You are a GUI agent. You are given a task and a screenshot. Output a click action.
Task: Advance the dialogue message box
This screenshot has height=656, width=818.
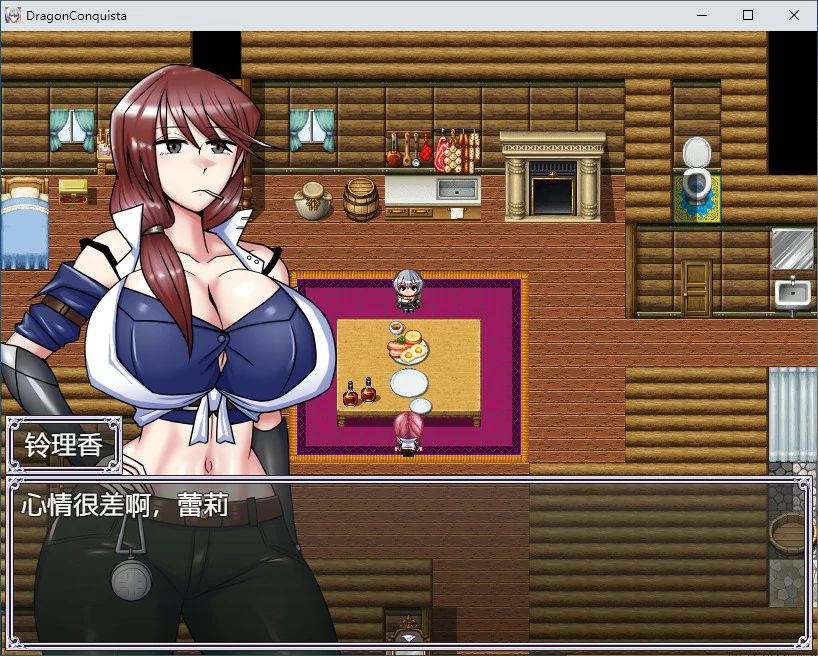point(408,562)
